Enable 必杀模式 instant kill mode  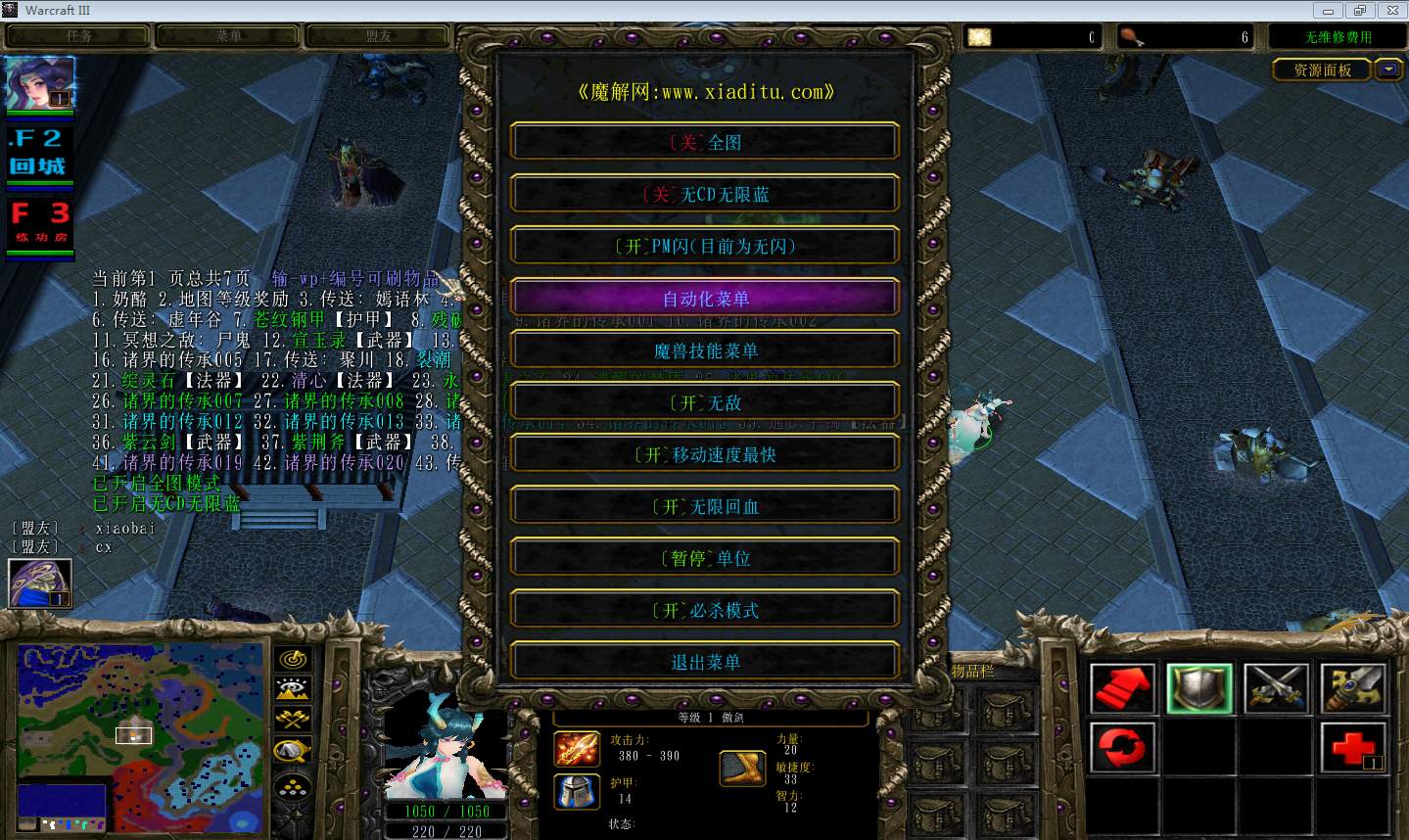click(x=704, y=610)
